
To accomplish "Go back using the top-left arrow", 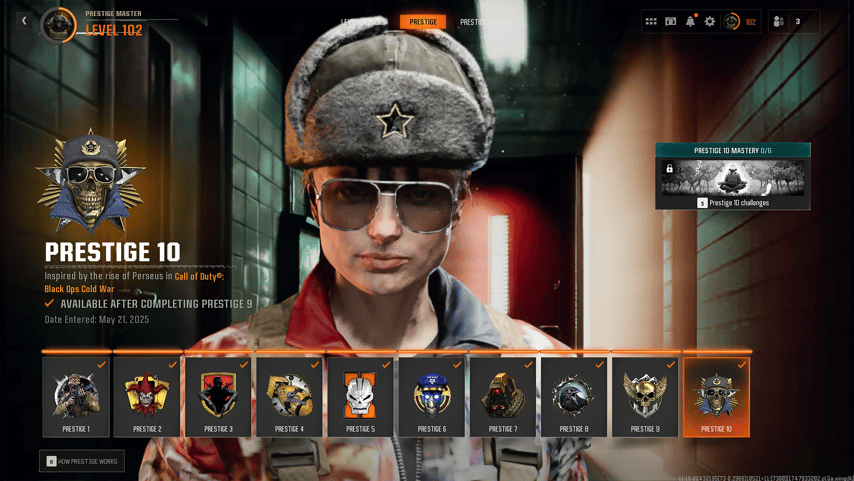I will point(24,21).
